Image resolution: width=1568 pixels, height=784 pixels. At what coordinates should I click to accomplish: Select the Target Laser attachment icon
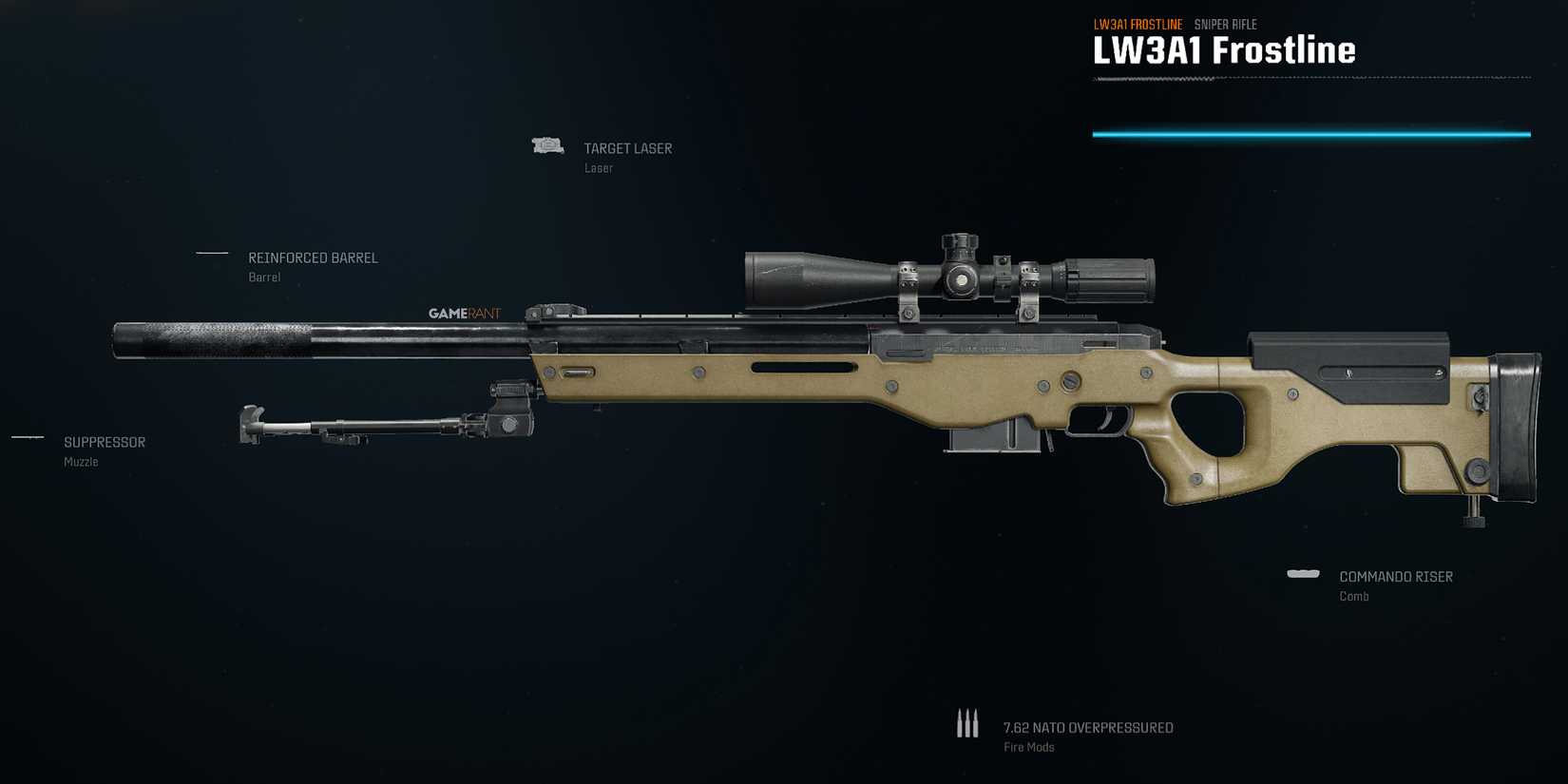point(546,144)
